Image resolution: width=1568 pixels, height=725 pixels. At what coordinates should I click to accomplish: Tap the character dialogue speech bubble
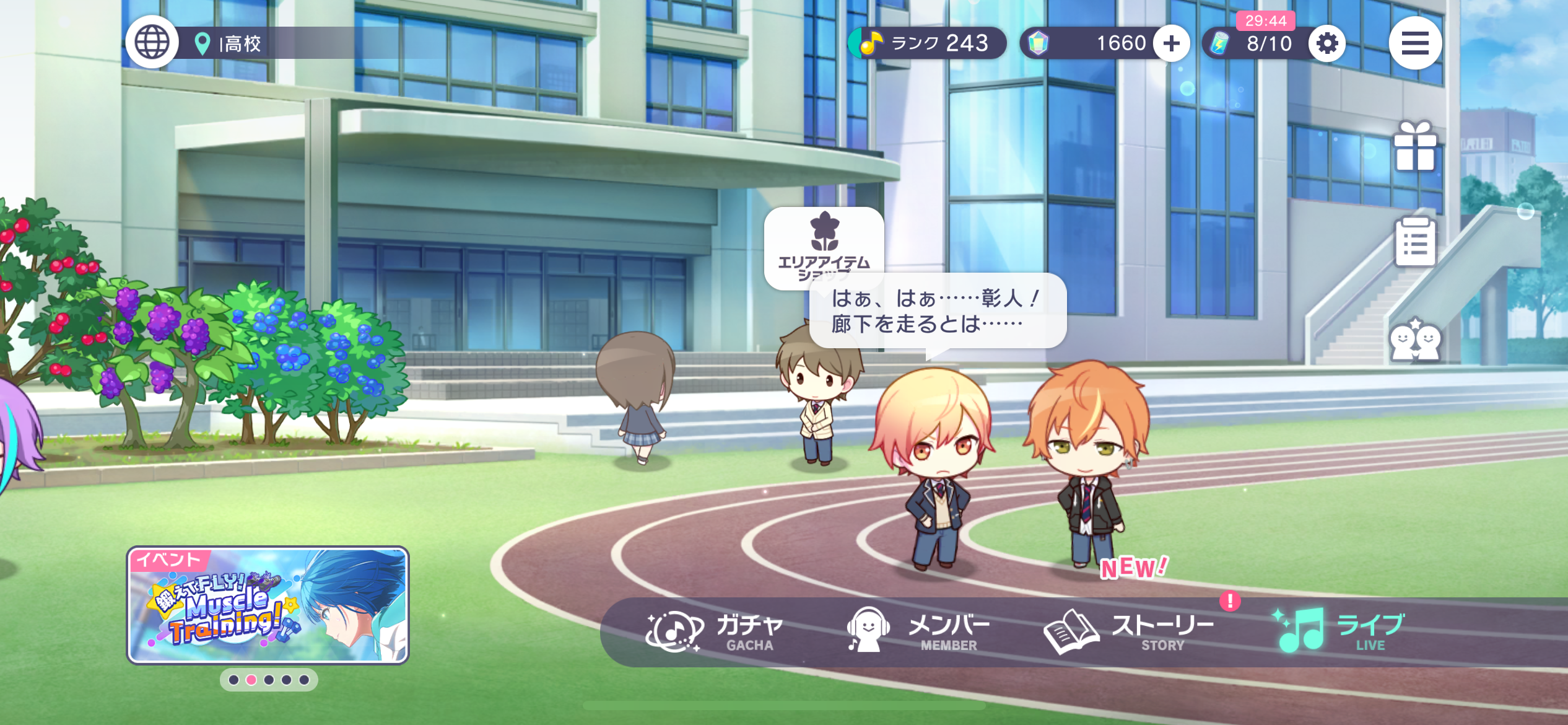(938, 311)
